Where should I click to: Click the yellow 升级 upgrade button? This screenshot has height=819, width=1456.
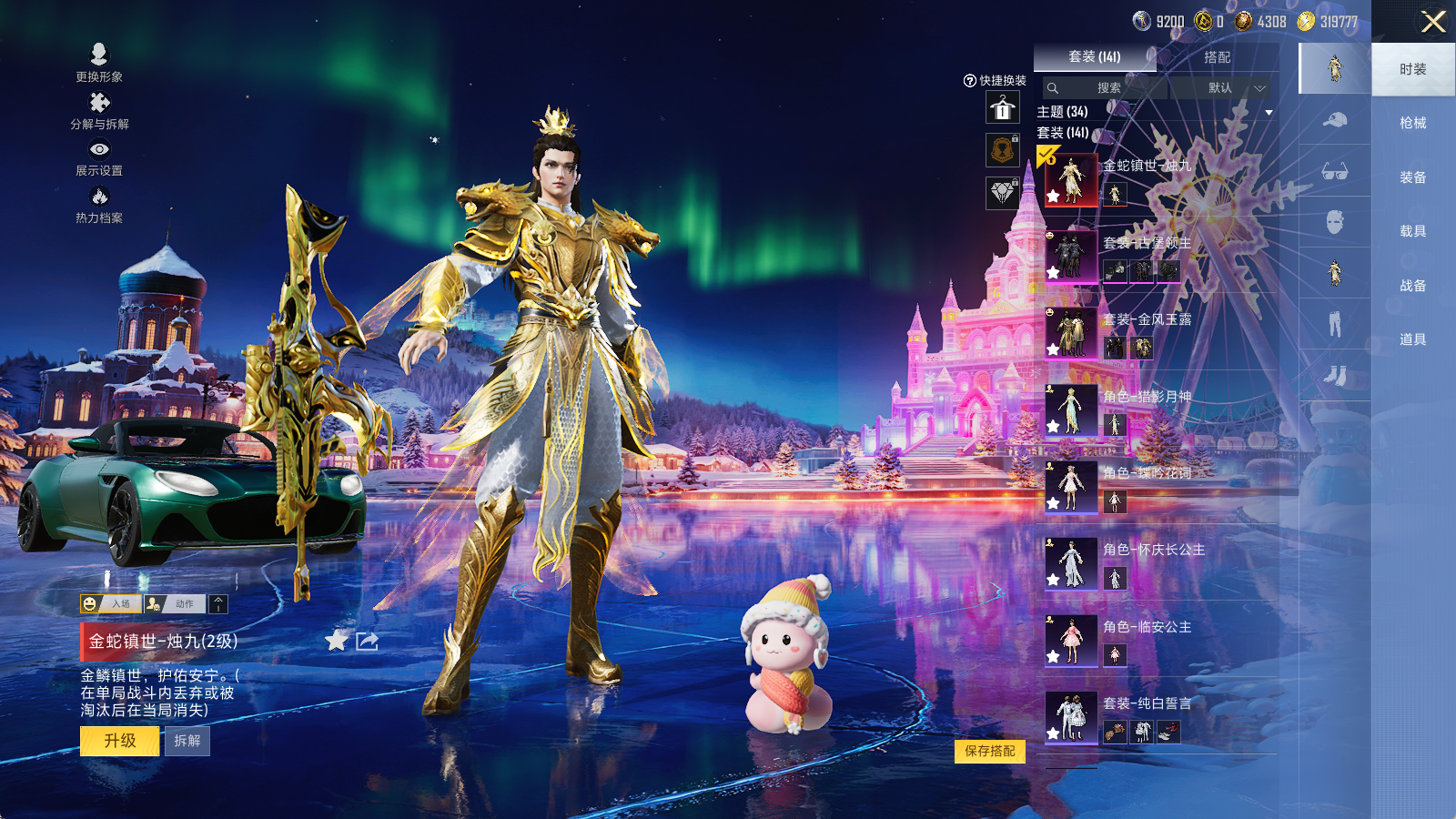[x=120, y=741]
